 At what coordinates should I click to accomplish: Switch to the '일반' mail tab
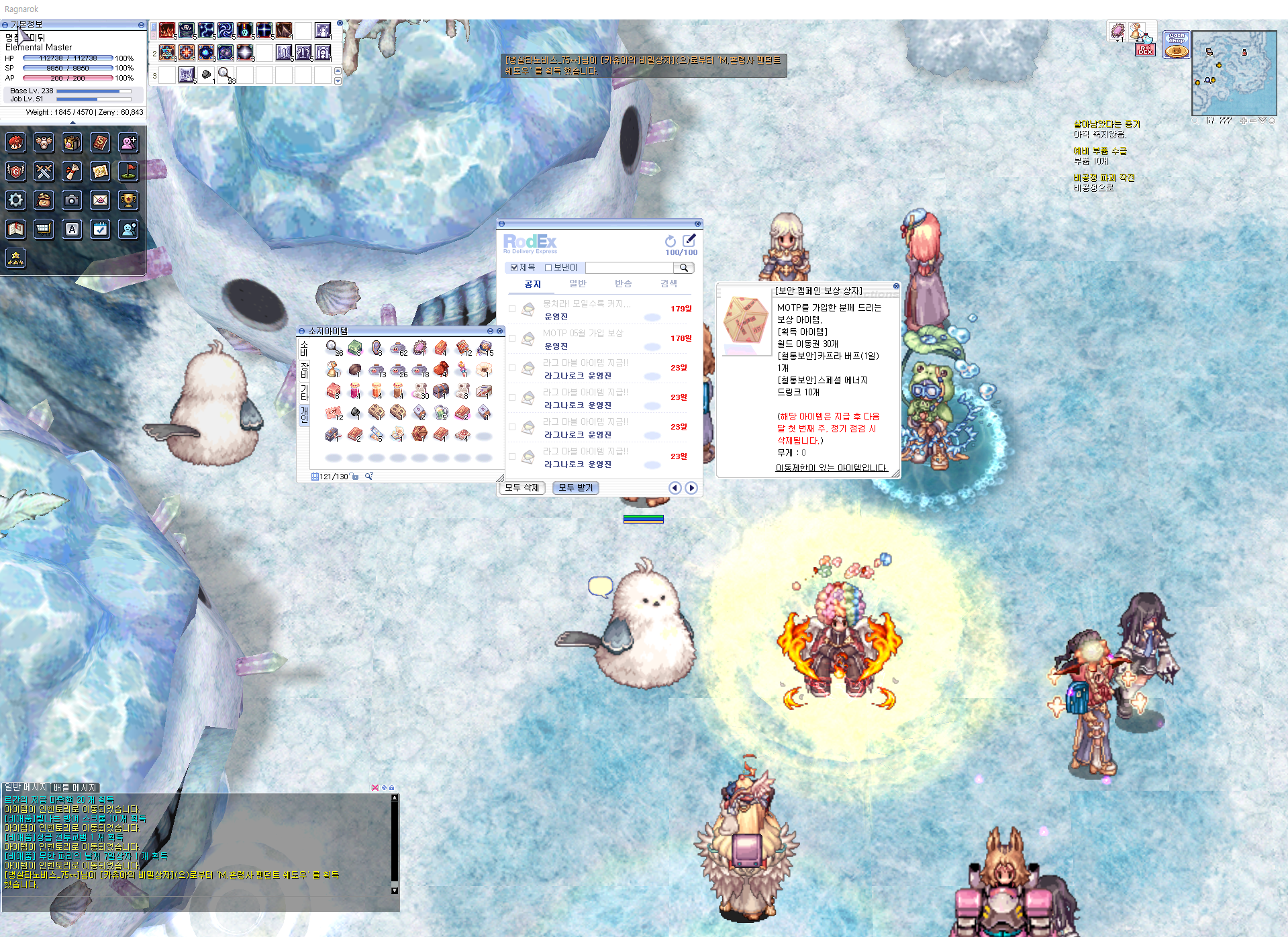point(577,284)
